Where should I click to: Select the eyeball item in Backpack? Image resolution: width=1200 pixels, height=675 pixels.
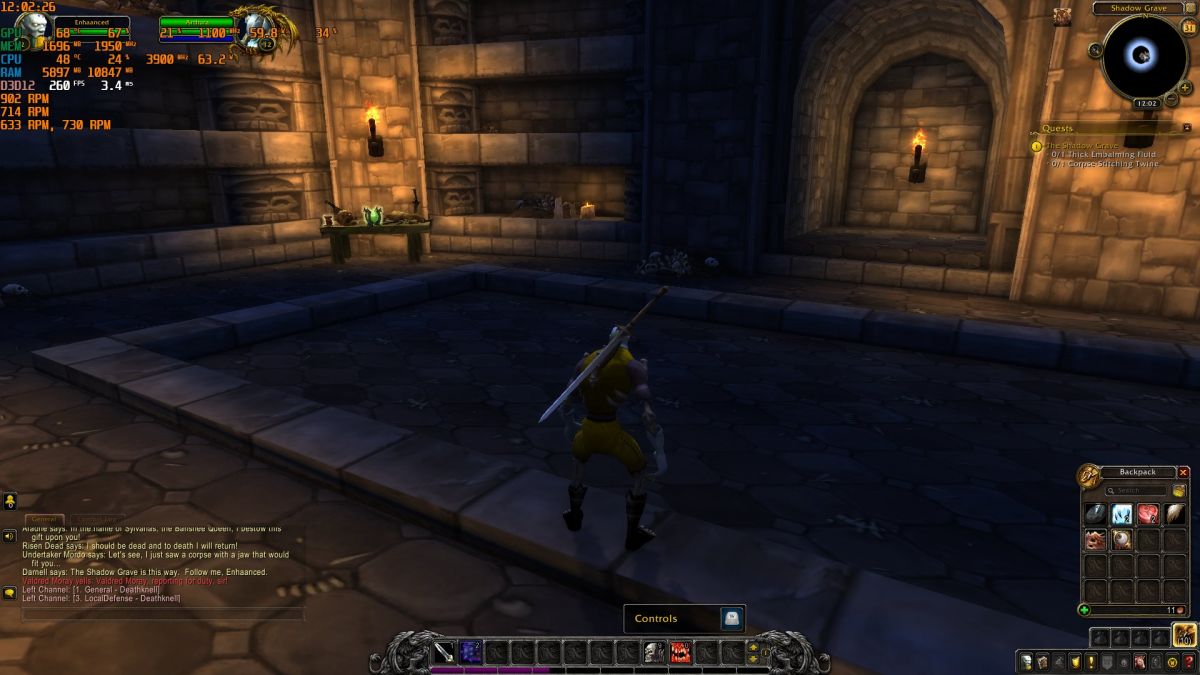[1123, 540]
